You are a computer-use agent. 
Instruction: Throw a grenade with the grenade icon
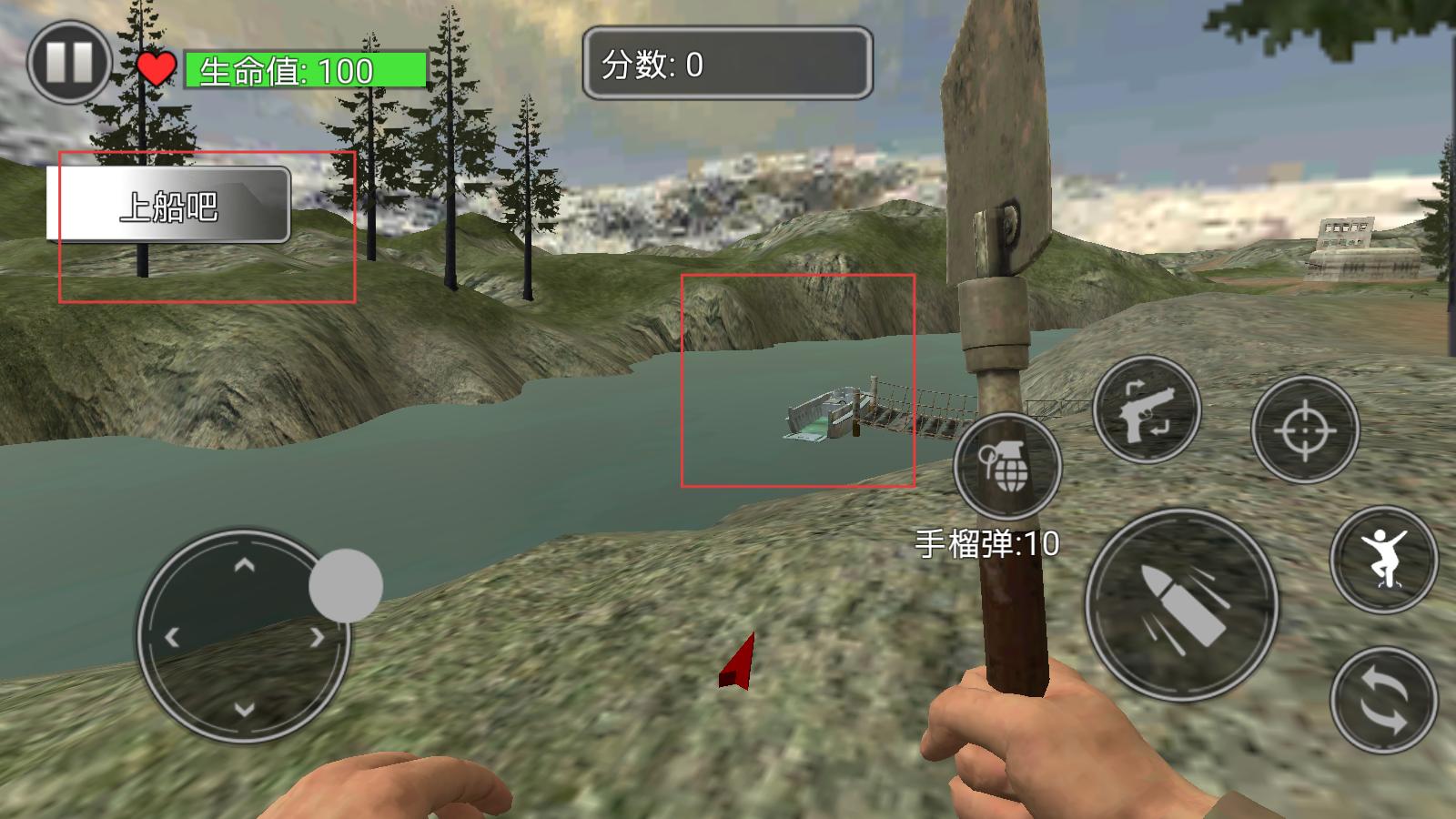(1007, 466)
